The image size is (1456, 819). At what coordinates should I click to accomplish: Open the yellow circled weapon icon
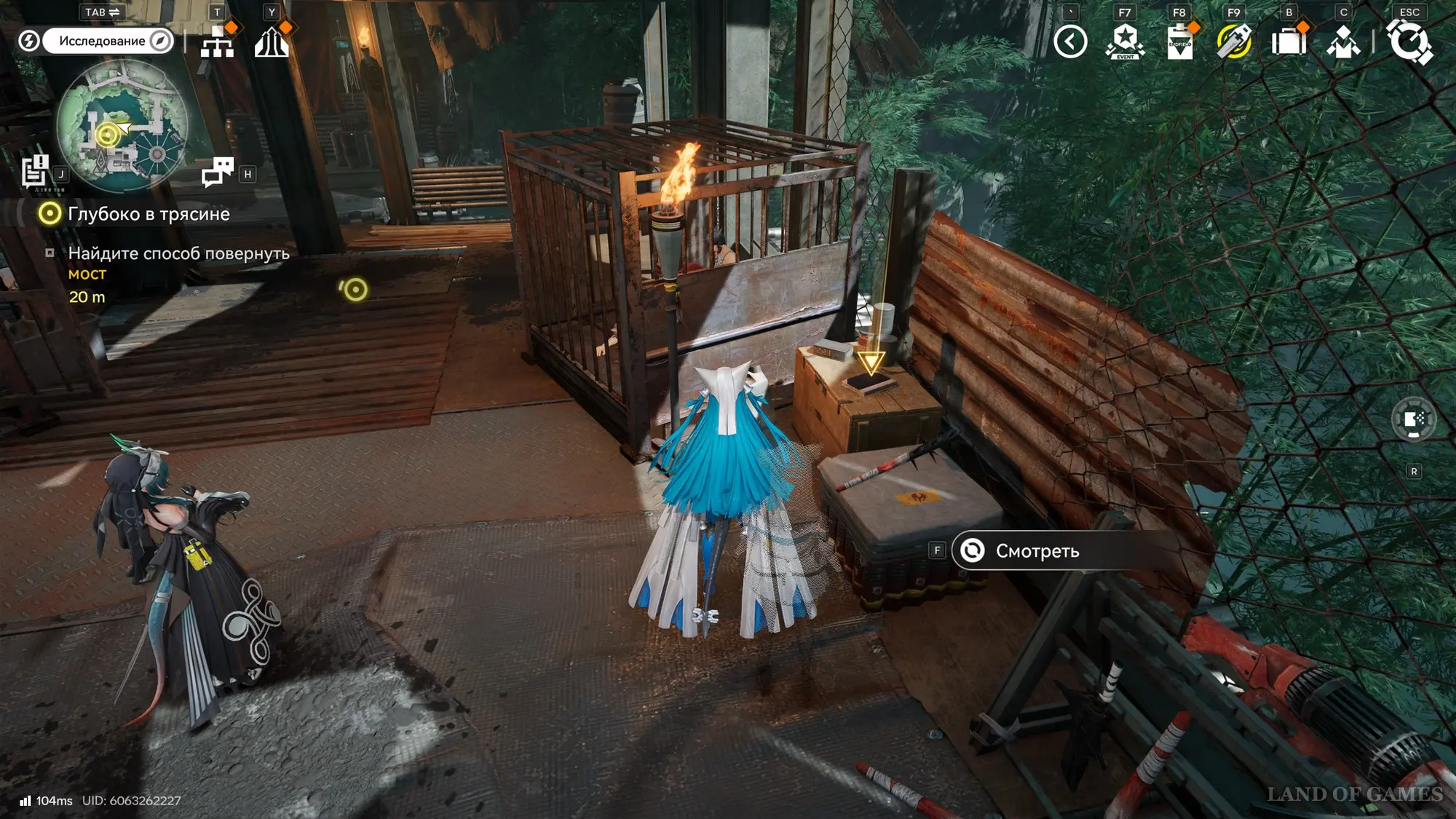[x=1234, y=41]
